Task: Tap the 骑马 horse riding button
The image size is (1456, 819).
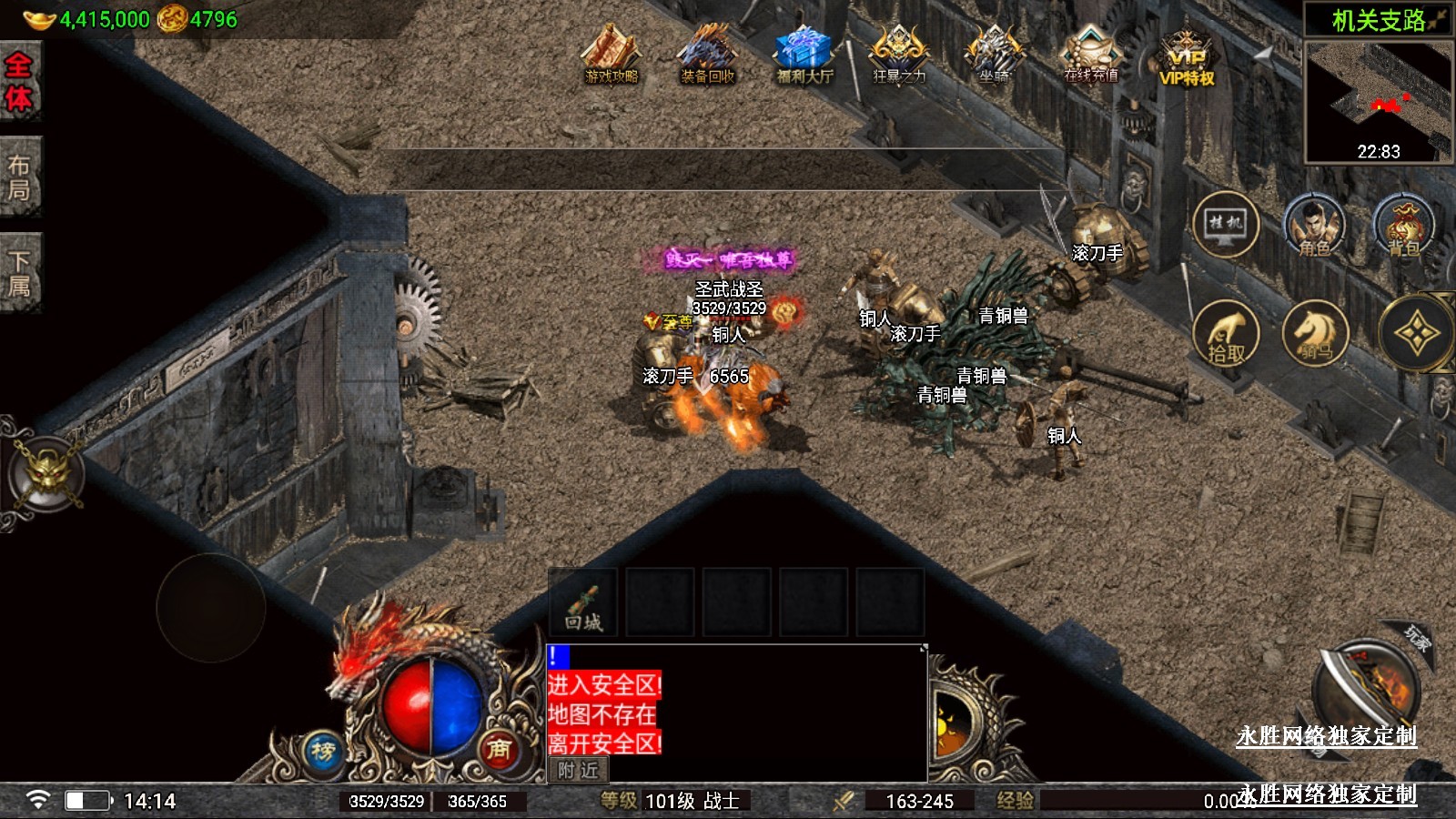Action: pyautogui.click(x=1314, y=333)
